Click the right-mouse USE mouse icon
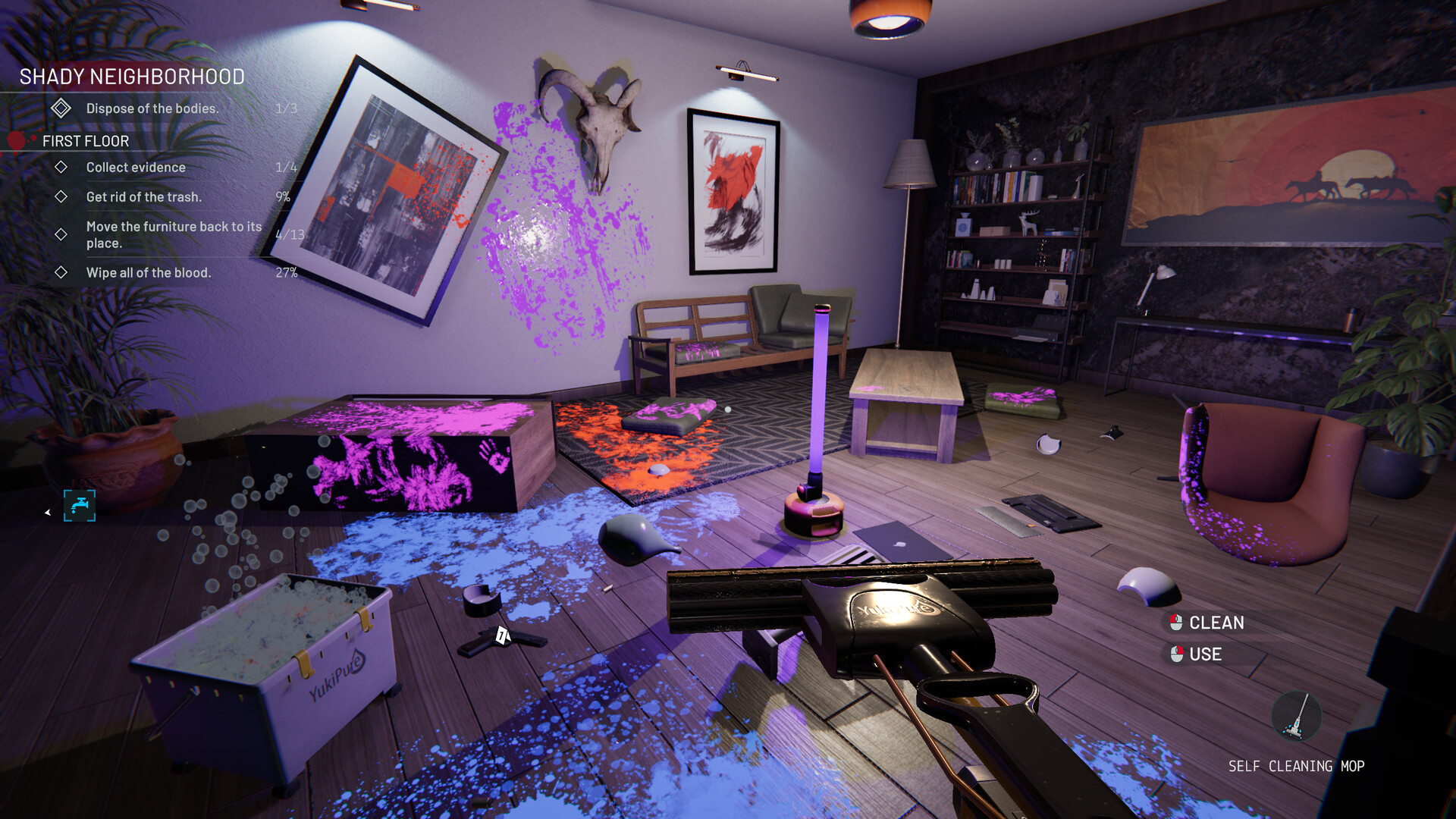The width and height of the screenshot is (1456, 819). click(x=1177, y=654)
